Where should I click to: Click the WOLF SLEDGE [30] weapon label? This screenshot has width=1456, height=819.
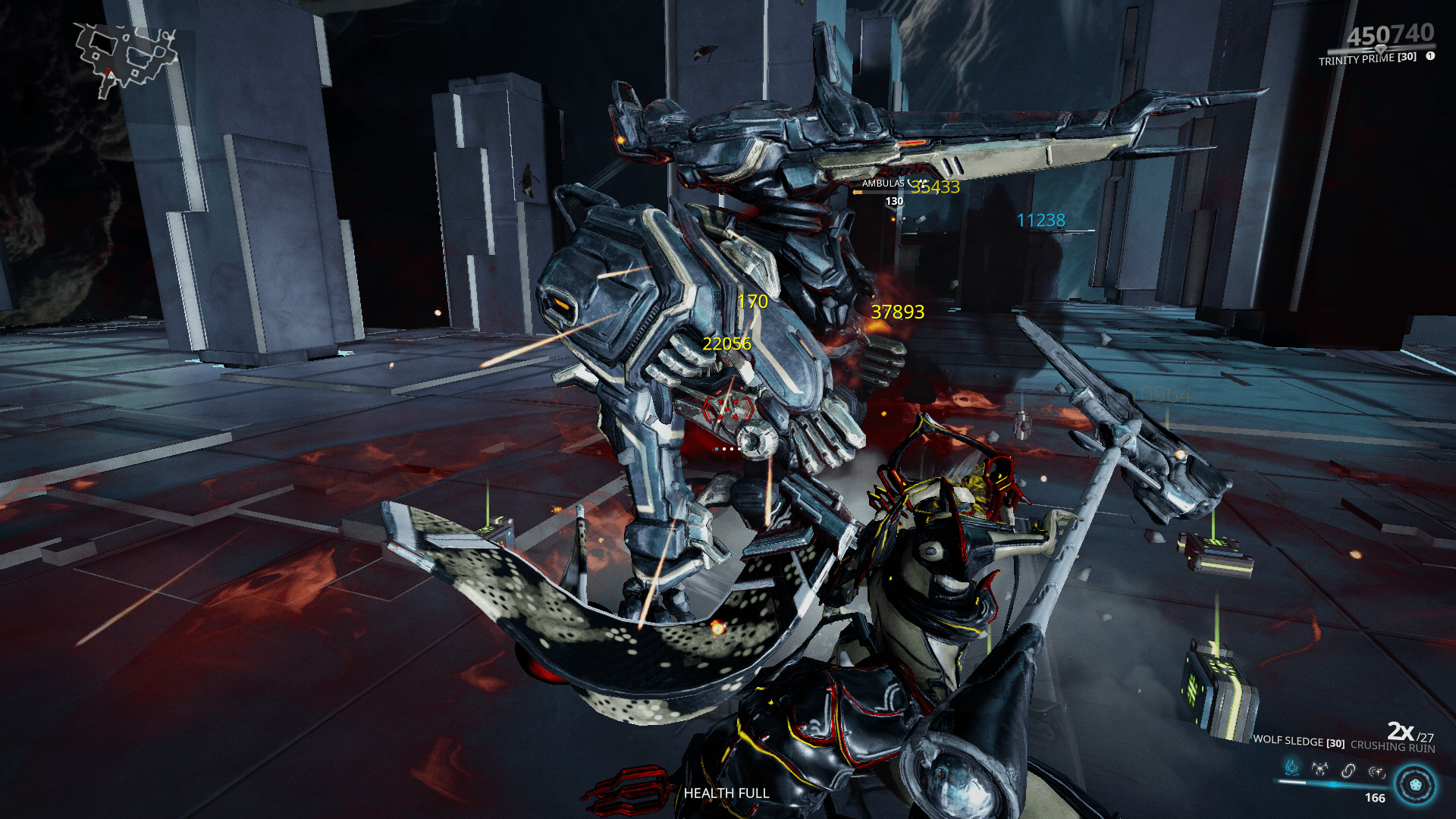coord(1298,741)
